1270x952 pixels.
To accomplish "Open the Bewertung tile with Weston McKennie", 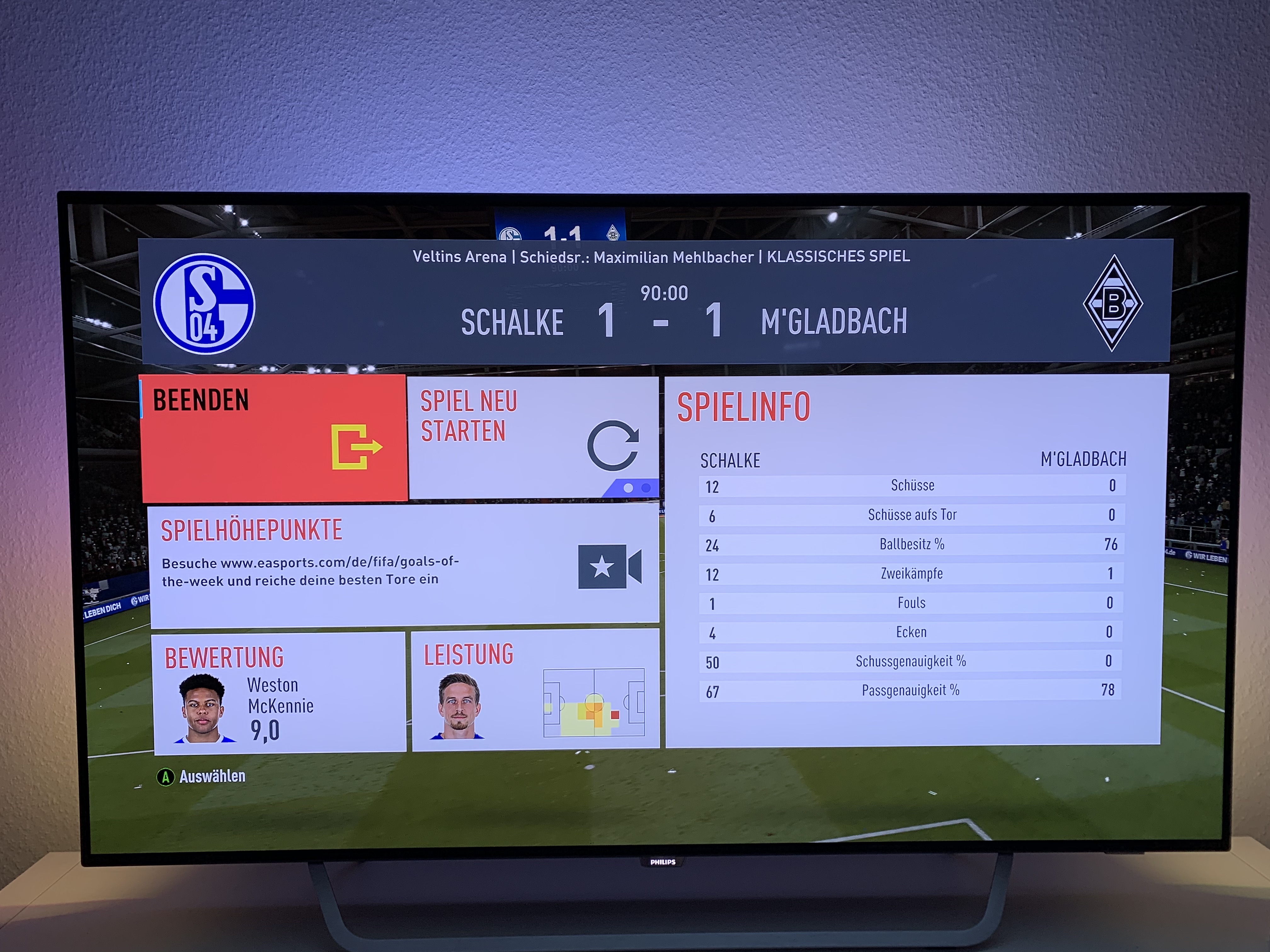I will click(x=279, y=692).
